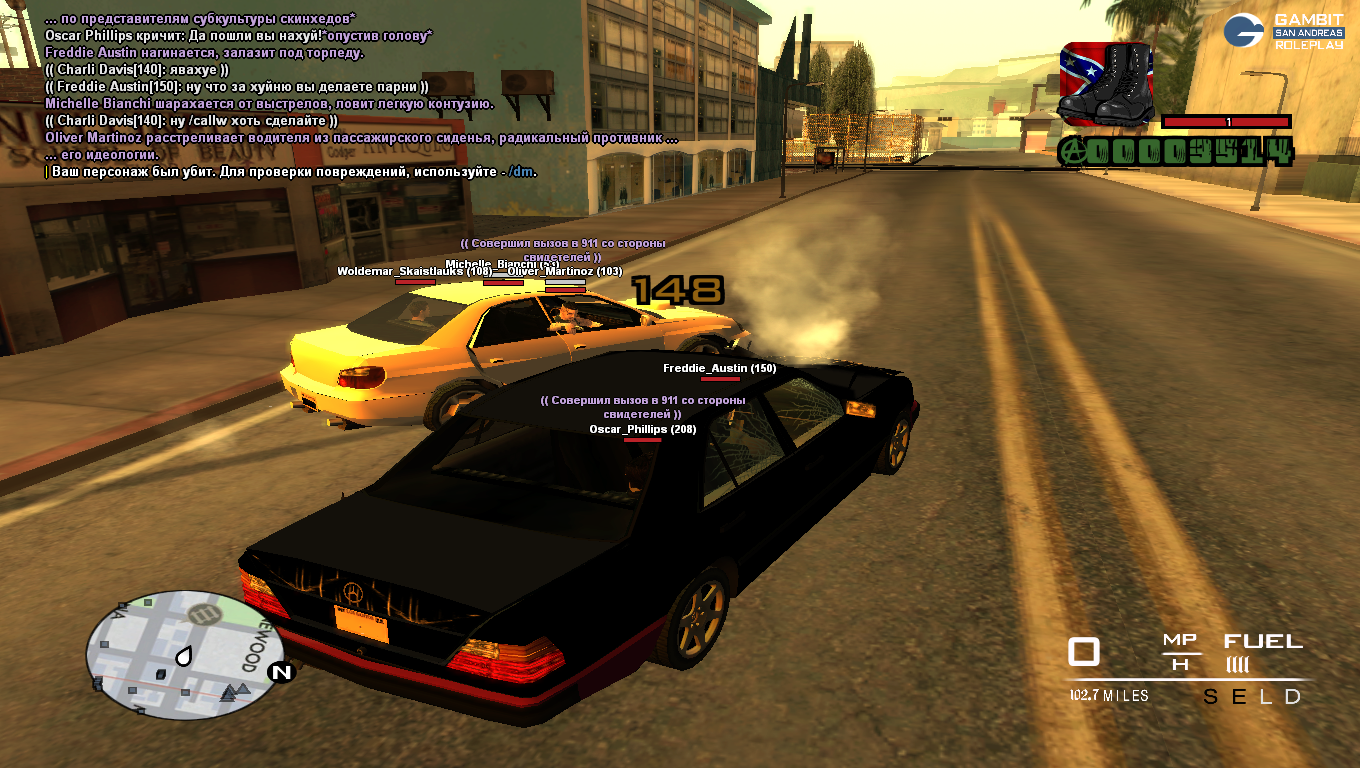Click the /dm command in the chat
1360x768 pixels.
[520, 171]
